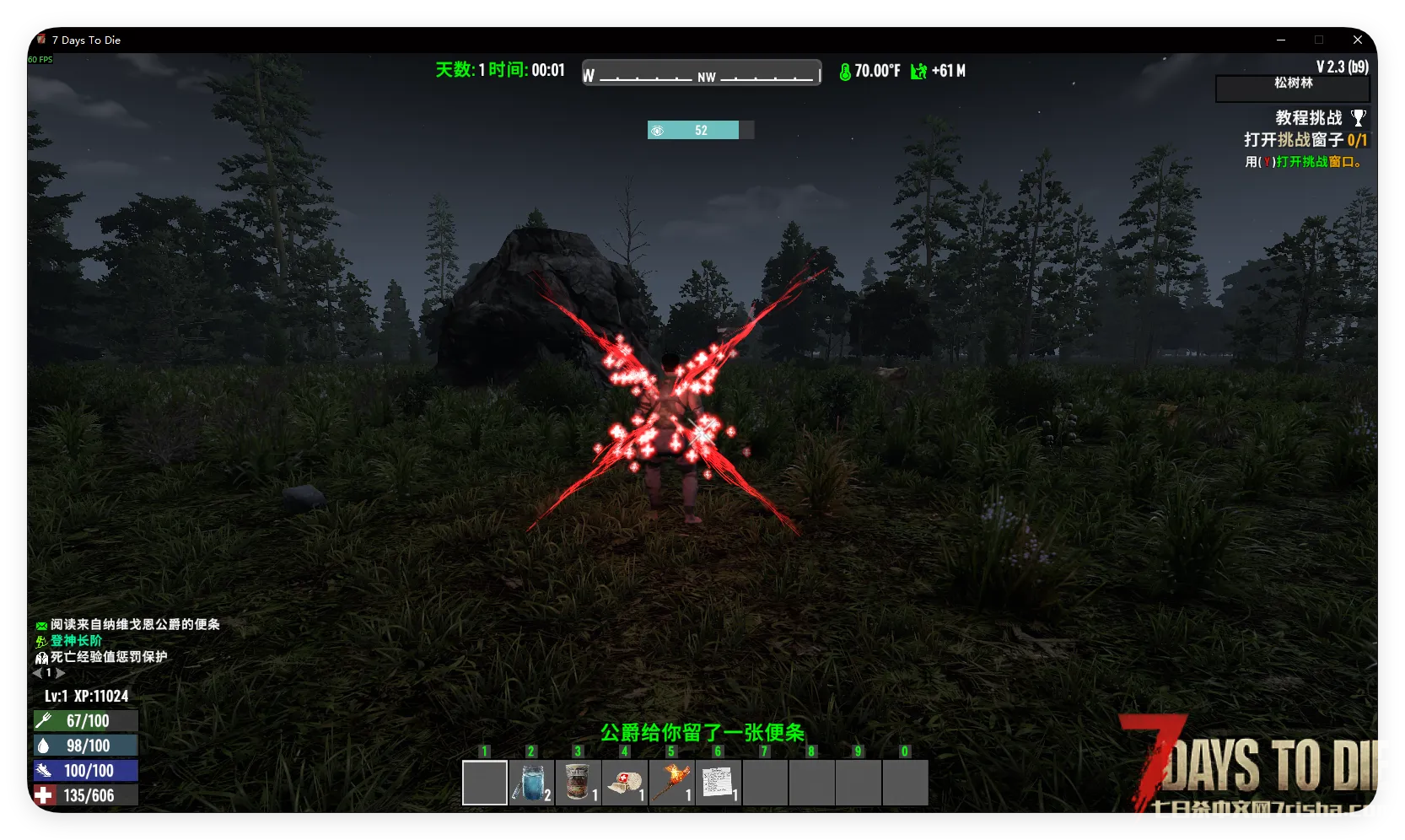
Task: Click the highlighted empty hotbar slot 1
Action: point(485,783)
